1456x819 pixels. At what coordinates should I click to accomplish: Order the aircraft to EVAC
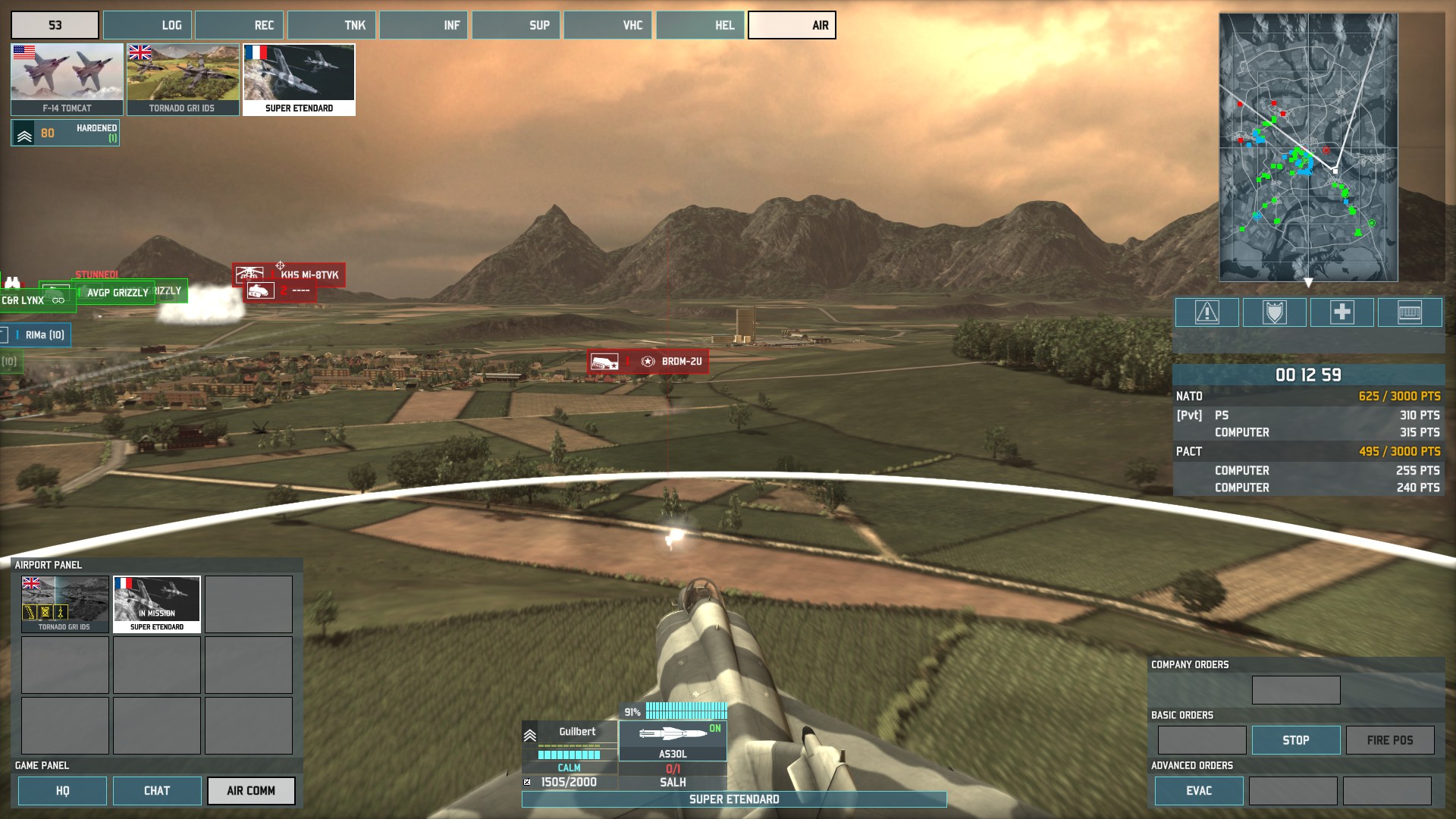tap(1198, 791)
